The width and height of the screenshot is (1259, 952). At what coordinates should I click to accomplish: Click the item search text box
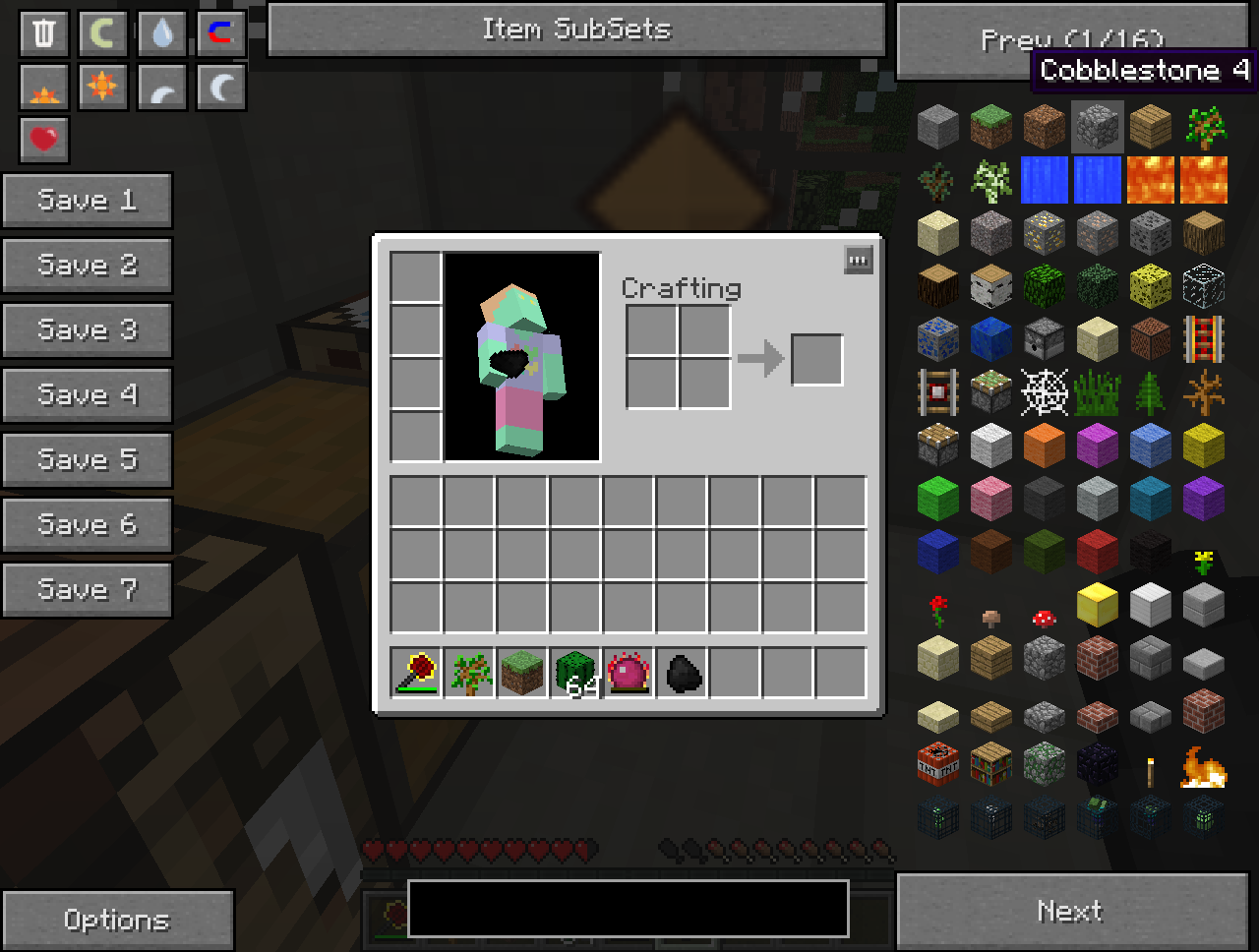click(x=628, y=908)
